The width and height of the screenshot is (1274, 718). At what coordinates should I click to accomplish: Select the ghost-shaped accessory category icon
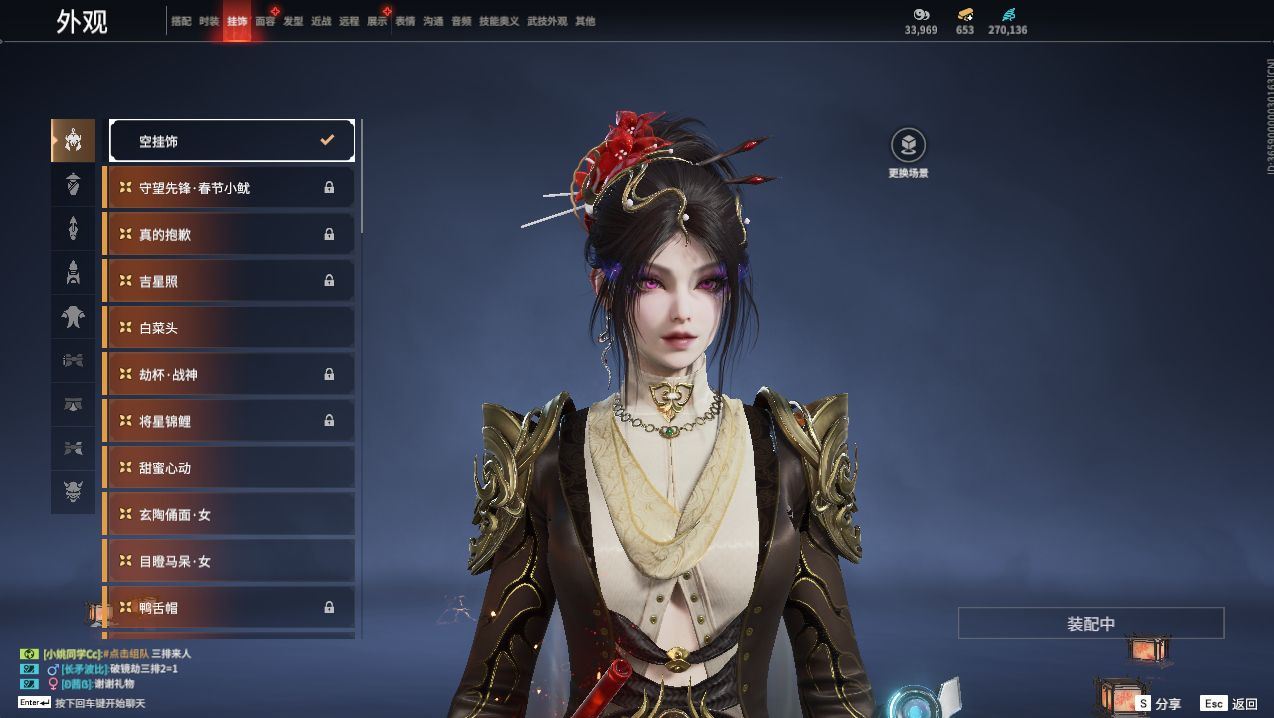[73, 318]
